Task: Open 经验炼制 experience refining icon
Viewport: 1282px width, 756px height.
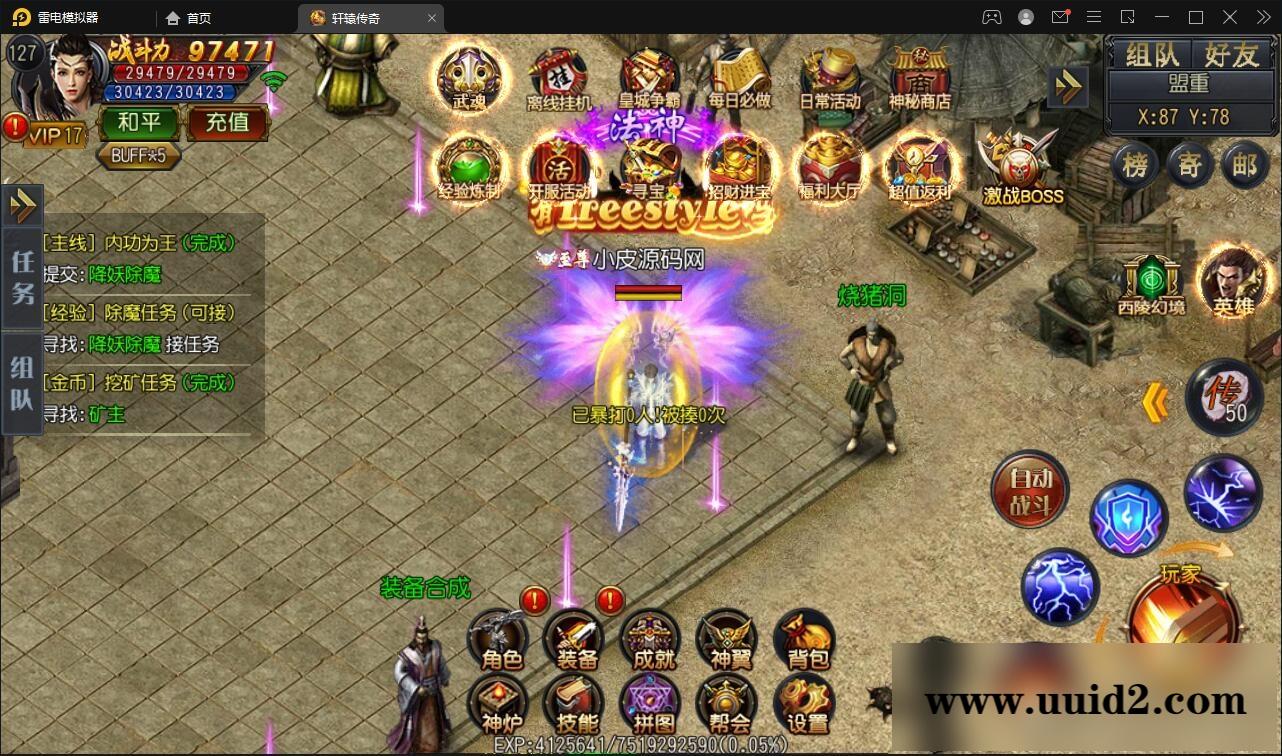Action: click(468, 166)
